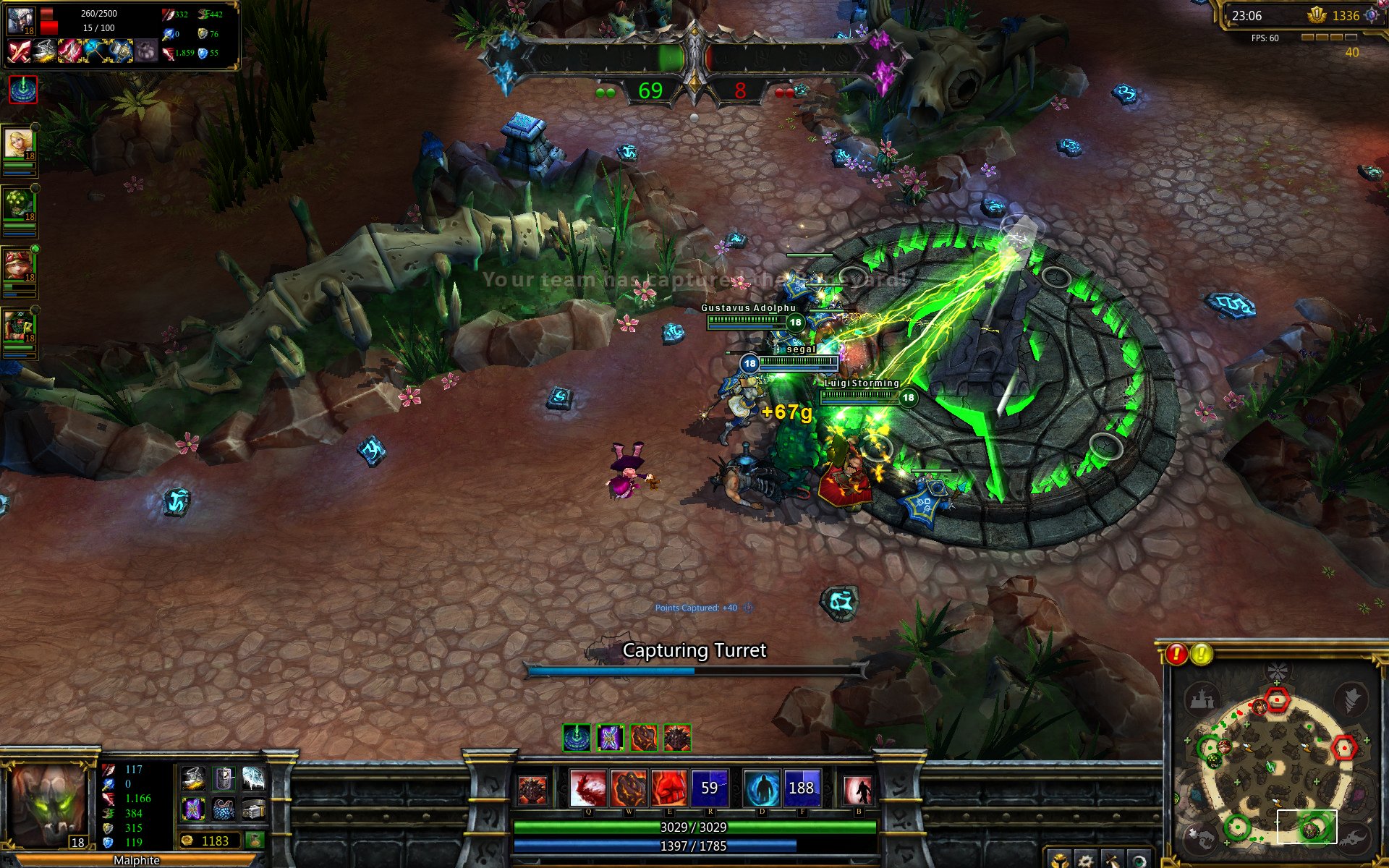Activate the yellow exclamation alert ping button
This screenshot has height=868, width=1389.
click(x=1202, y=654)
